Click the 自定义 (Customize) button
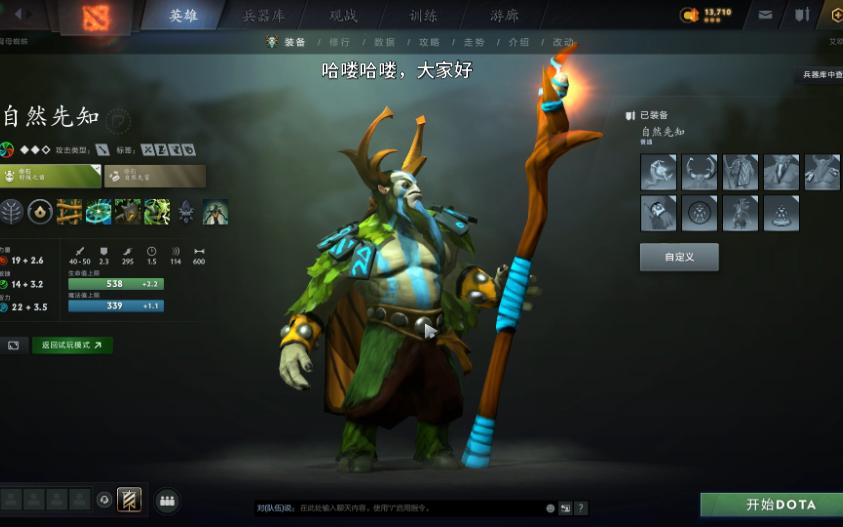Image resolution: width=843 pixels, height=527 pixels. coord(678,257)
